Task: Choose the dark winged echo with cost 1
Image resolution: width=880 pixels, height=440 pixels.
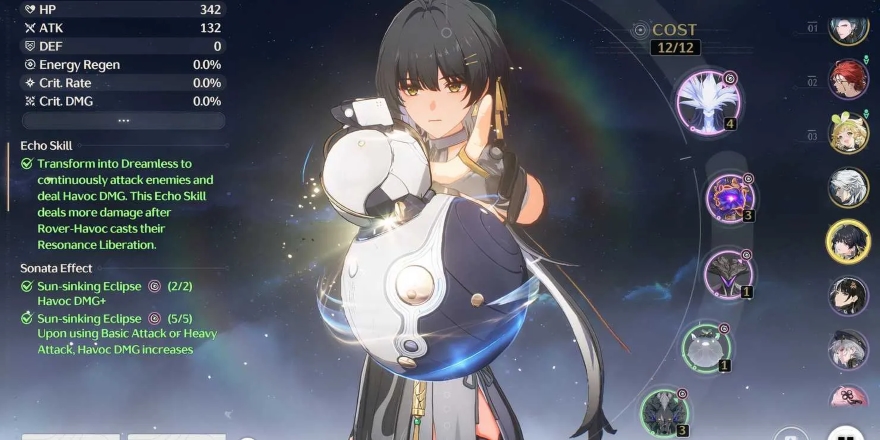Action: (x=729, y=273)
